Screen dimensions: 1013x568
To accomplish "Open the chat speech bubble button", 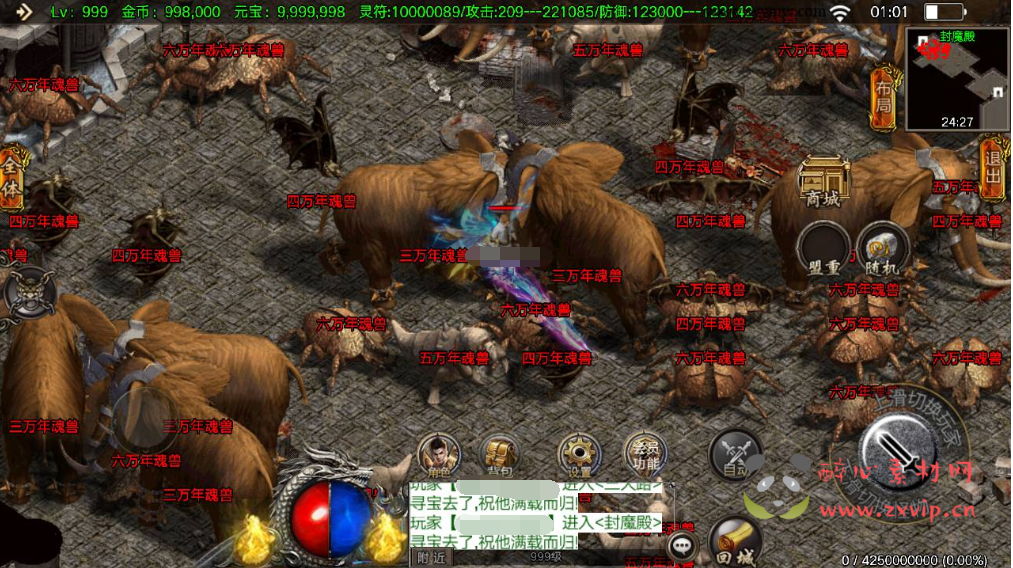I will [684, 546].
